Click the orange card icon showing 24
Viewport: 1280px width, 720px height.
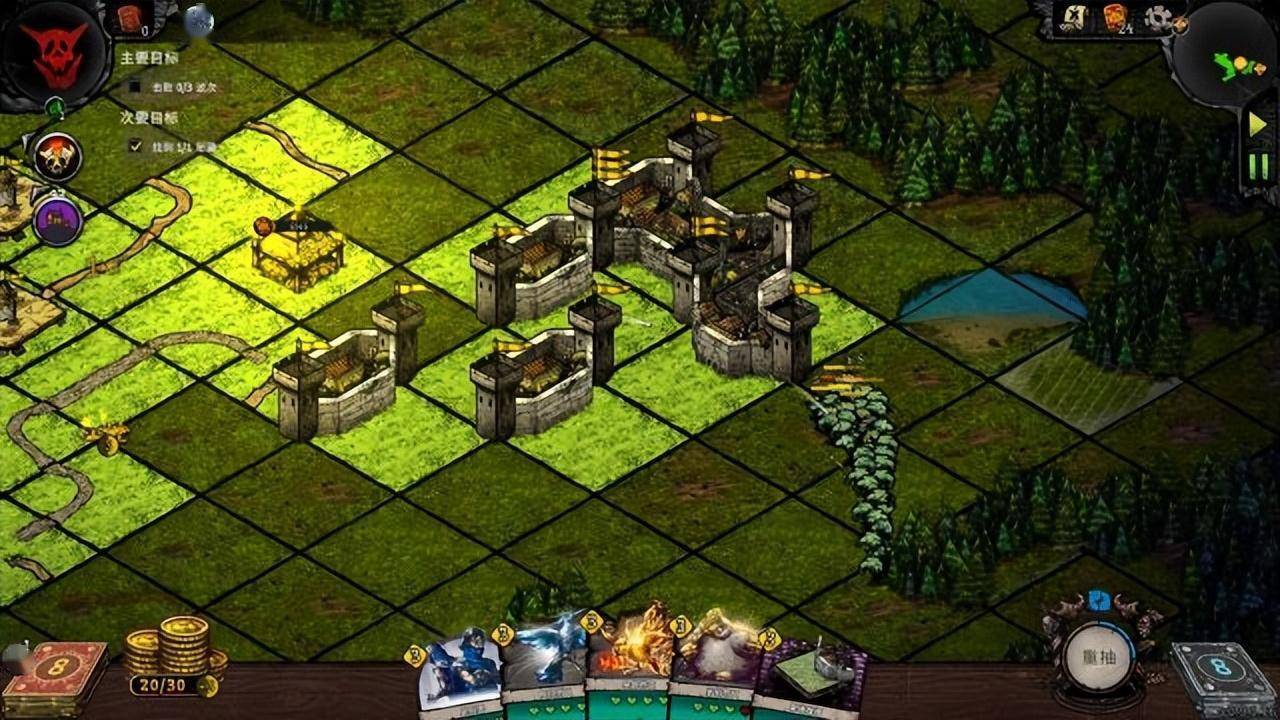(x=1116, y=18)
